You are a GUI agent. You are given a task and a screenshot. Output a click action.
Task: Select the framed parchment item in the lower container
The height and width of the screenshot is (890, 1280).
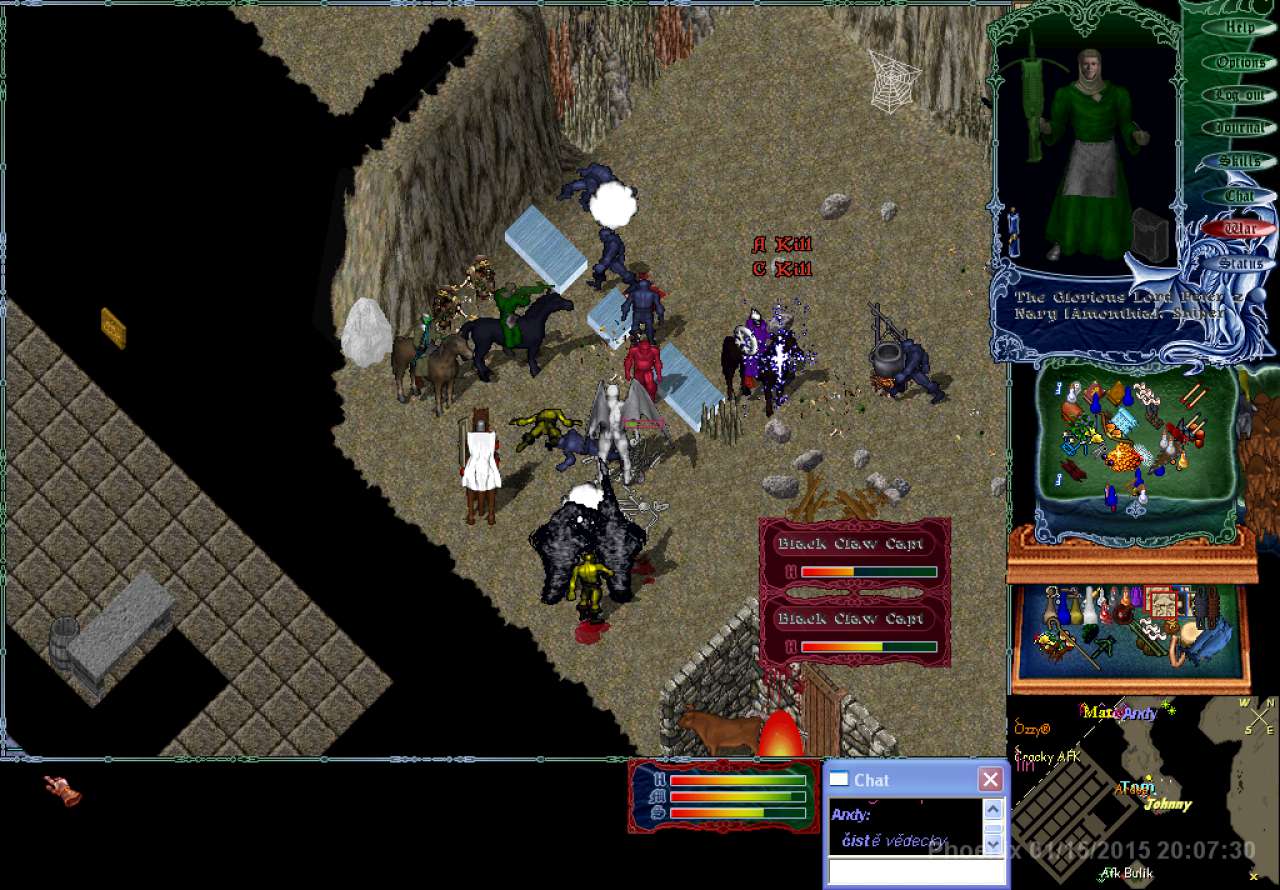(x=1162, y=604)
